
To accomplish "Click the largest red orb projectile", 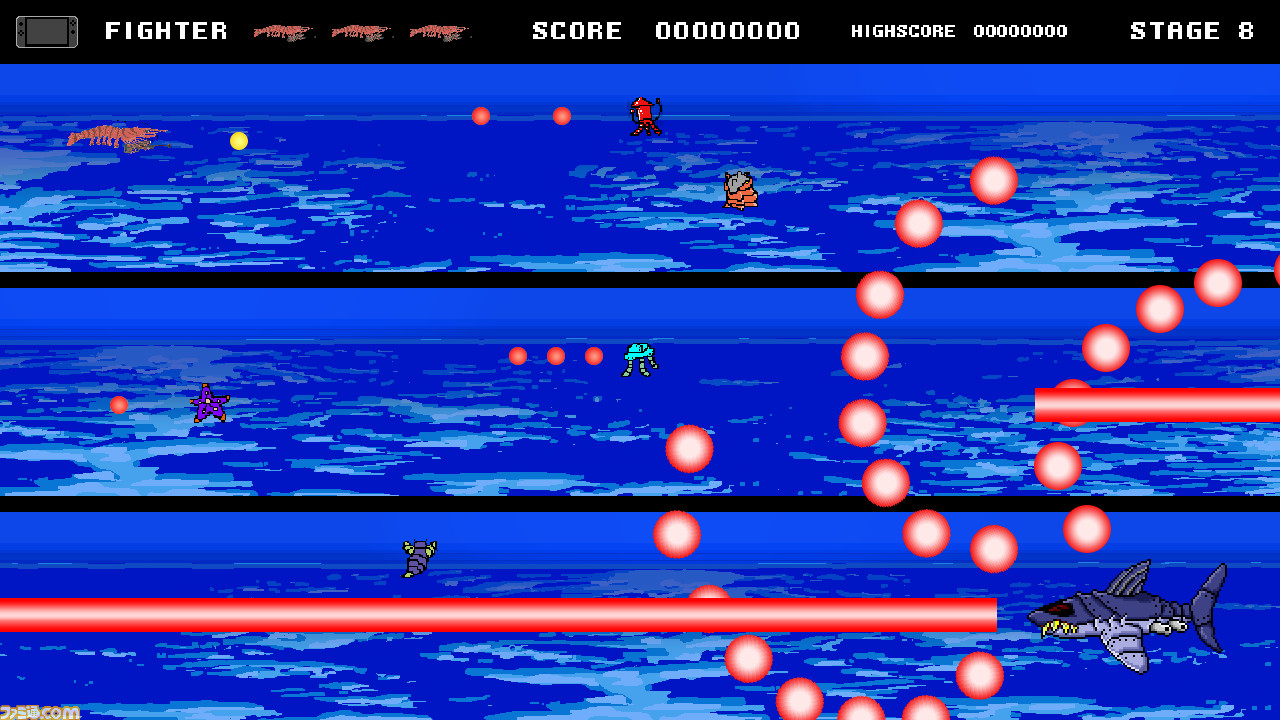I will [917, 224].
